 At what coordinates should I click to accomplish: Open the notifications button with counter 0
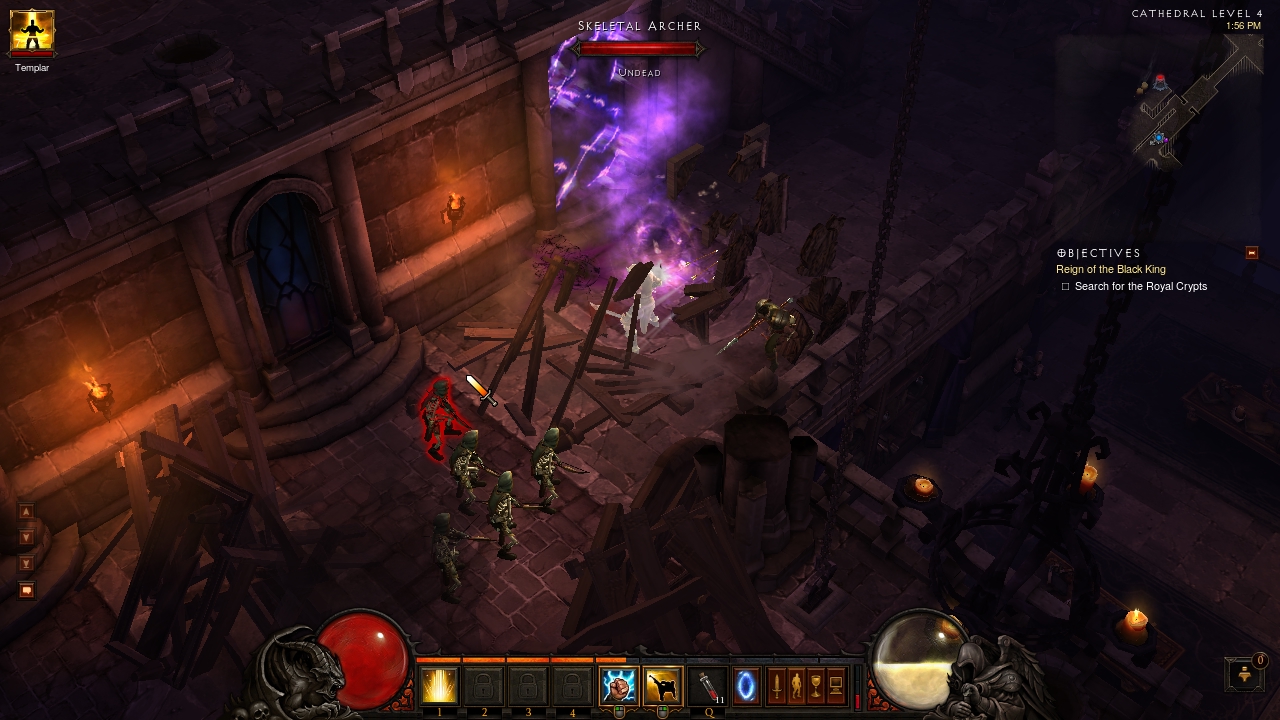[x=1245, y=674]
